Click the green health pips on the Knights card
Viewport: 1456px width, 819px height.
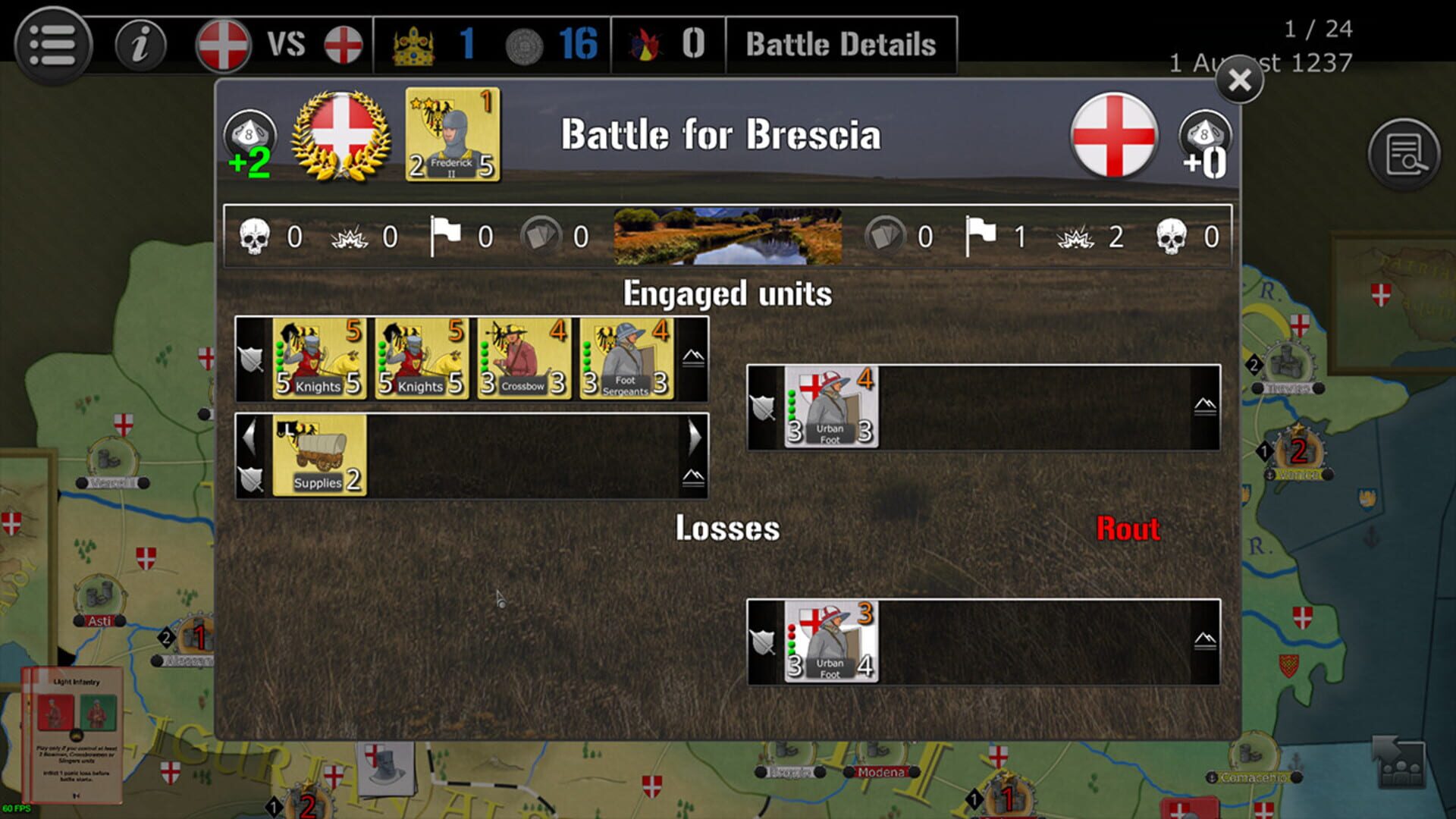[278, 356]
